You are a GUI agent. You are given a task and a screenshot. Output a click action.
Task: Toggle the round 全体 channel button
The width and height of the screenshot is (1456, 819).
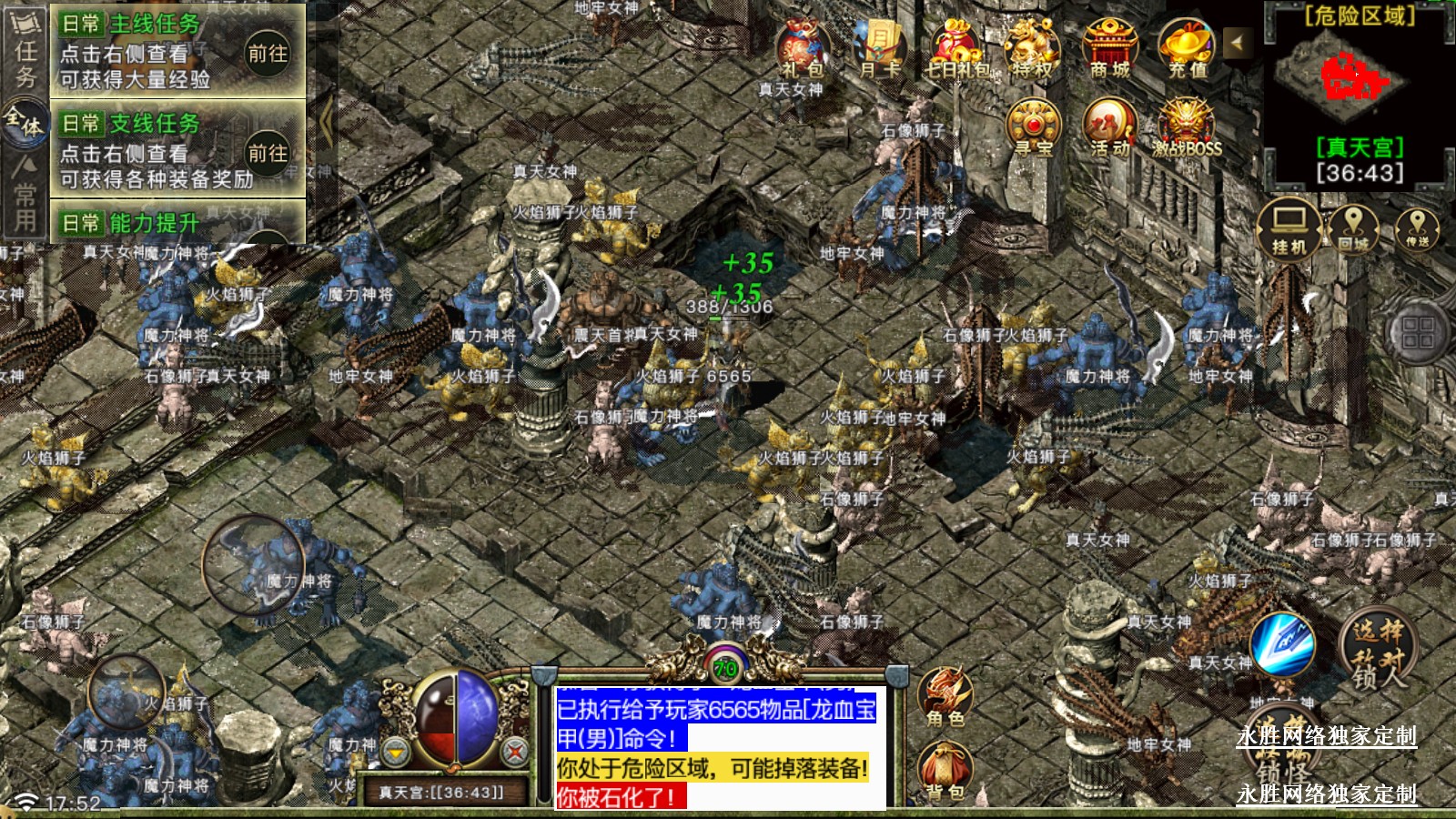tap(25, 122)
